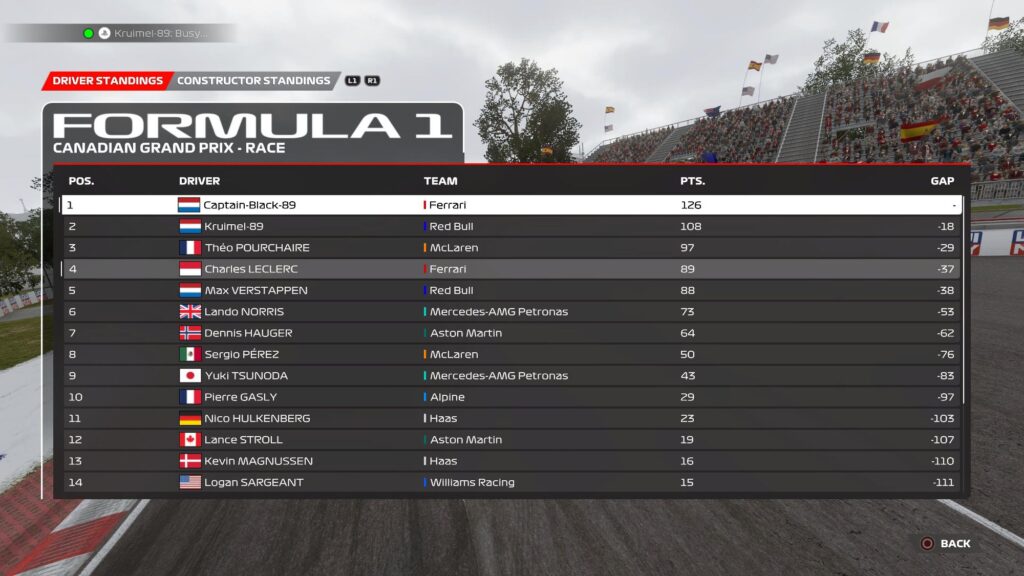The width and height of the screenshot is (1024, 576).
Task: Choose the Lance Stroll row
Action: tap(510, 440)
